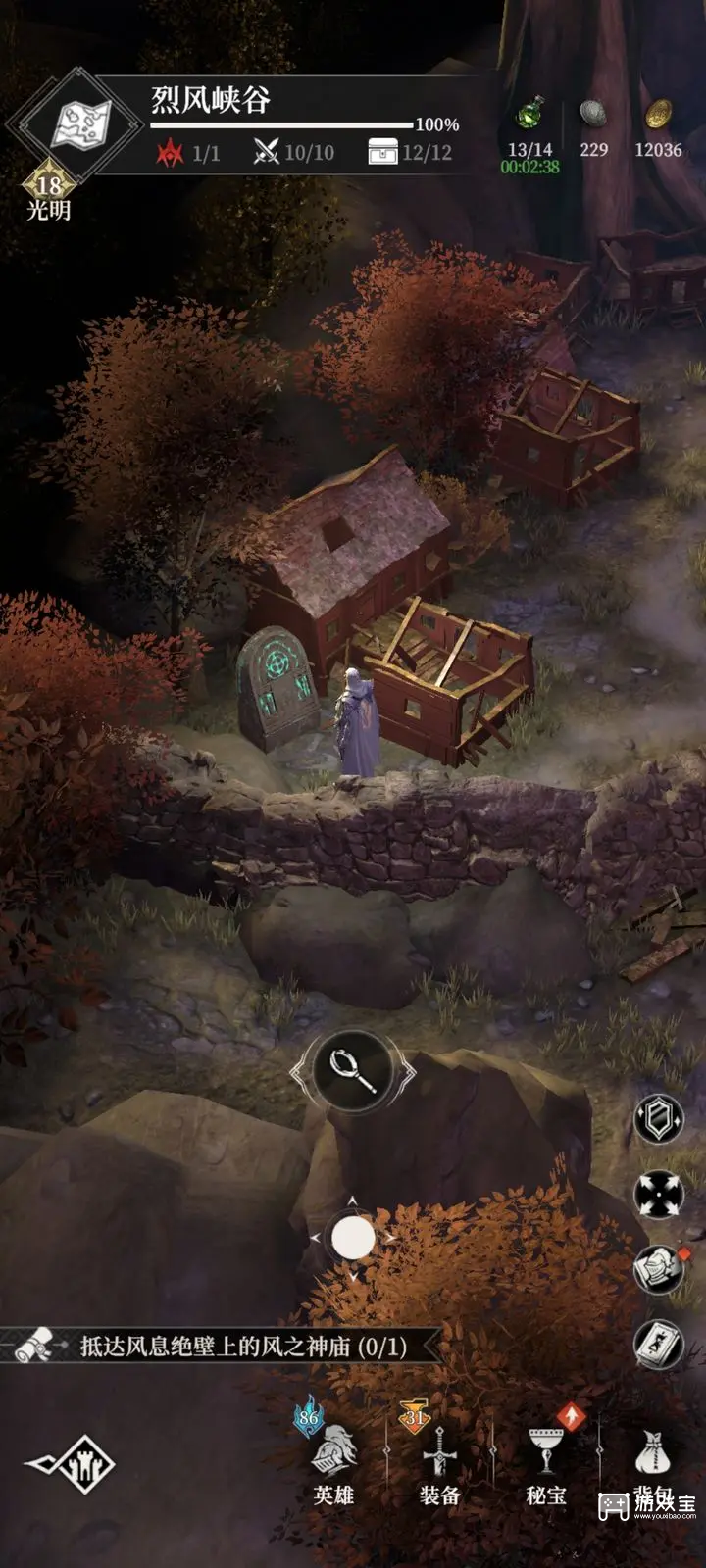The image size is (706, 1568).
Task: Tap the magnifying glass inspect button
Action: click(353, 1071)
